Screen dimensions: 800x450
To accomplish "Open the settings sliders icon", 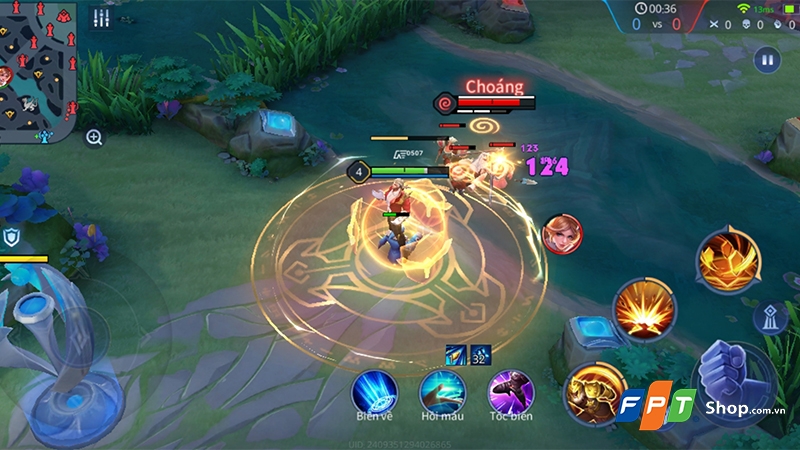I will (100, 18).
